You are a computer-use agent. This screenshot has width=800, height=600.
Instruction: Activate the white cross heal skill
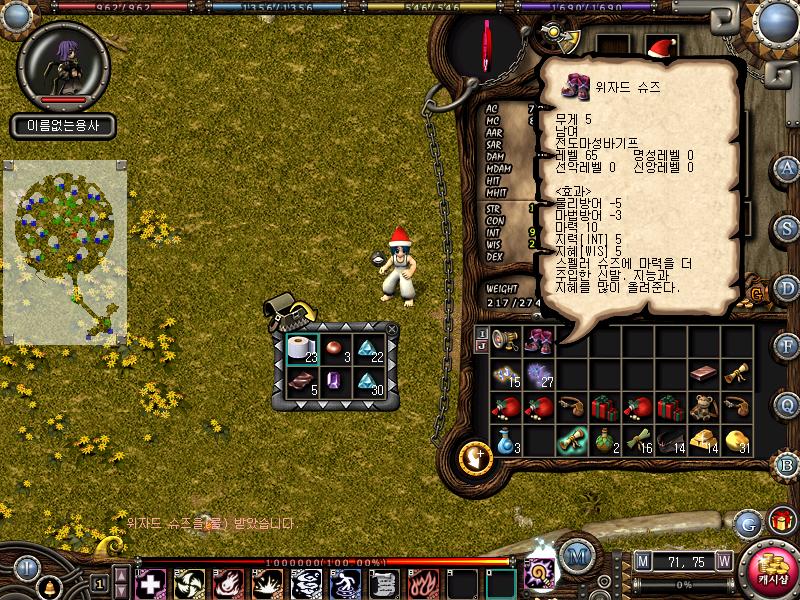click(x=148, y=582)
